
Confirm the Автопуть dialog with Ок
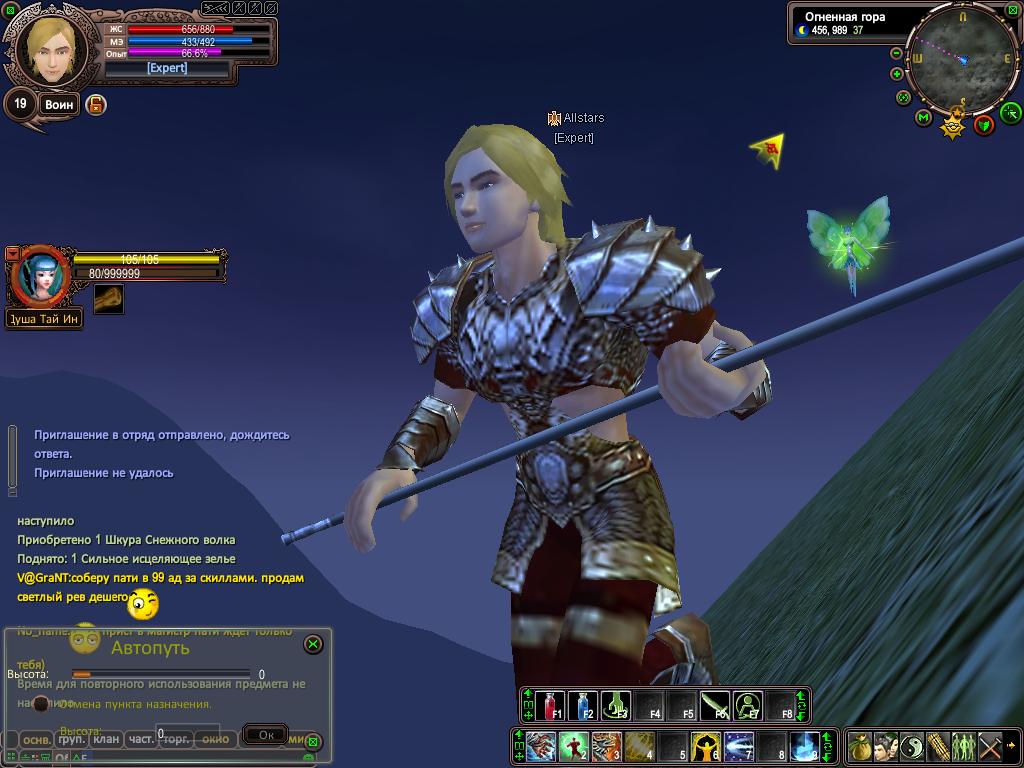[265, 735]
